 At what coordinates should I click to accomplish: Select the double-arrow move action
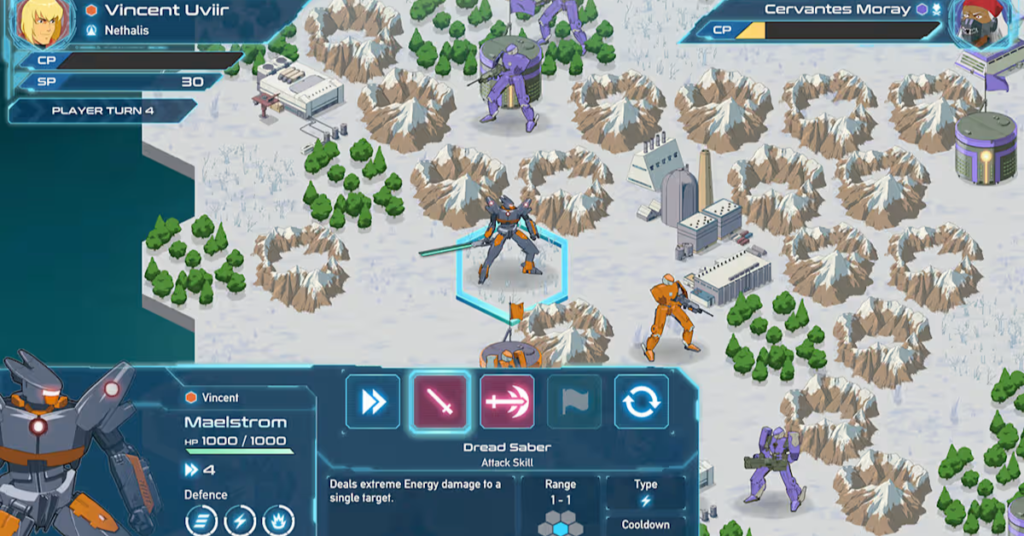click(x=373, y=402)
